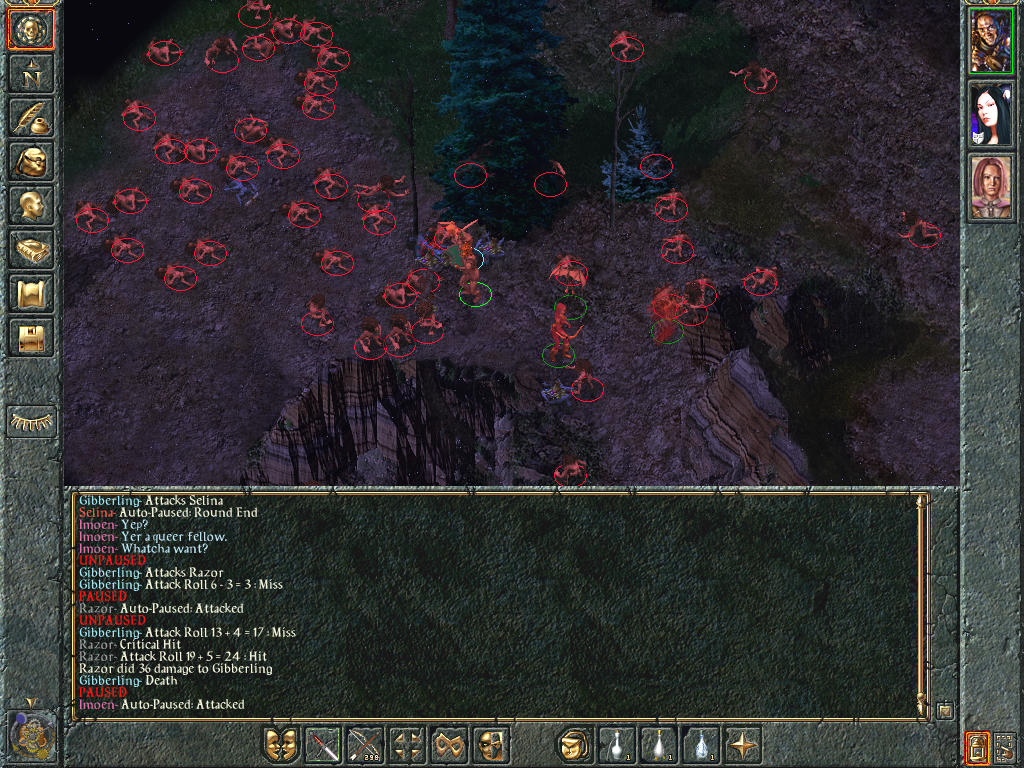Toggle stealth with the eye mask icon
Viewport: 1024px width, 768px height.
point(449,745)
